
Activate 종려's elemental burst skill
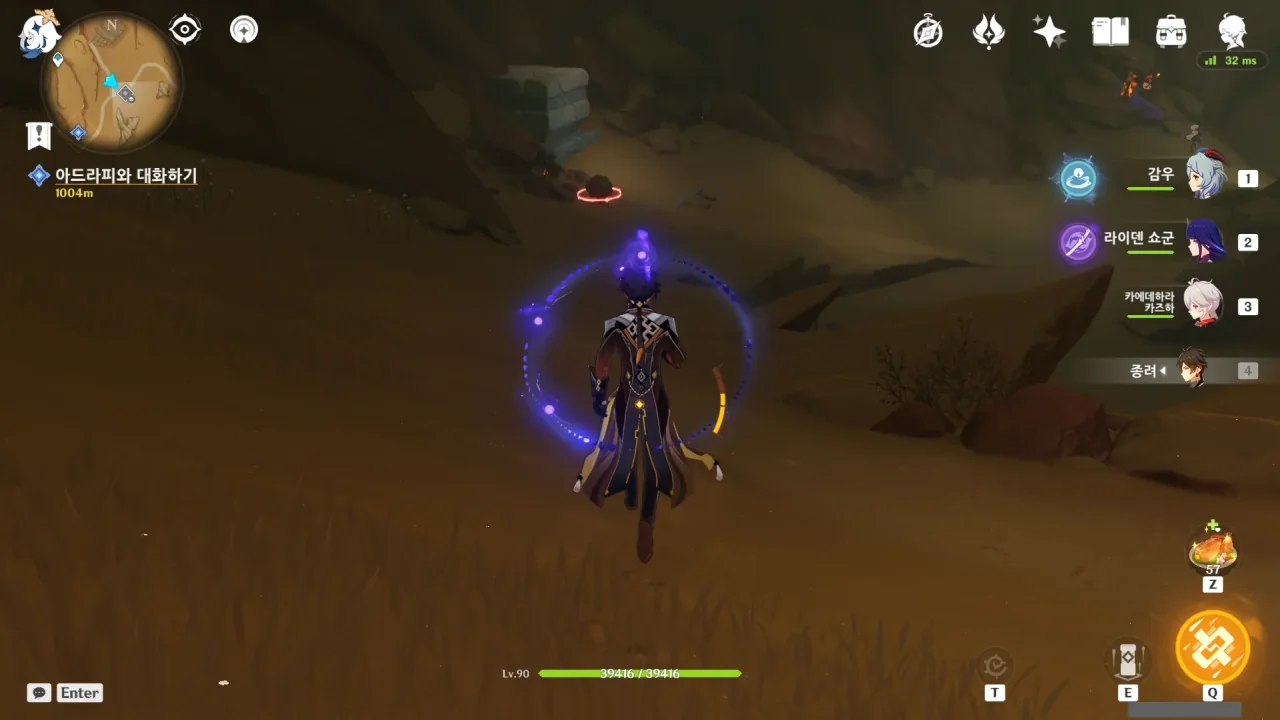pos(1212,647)
